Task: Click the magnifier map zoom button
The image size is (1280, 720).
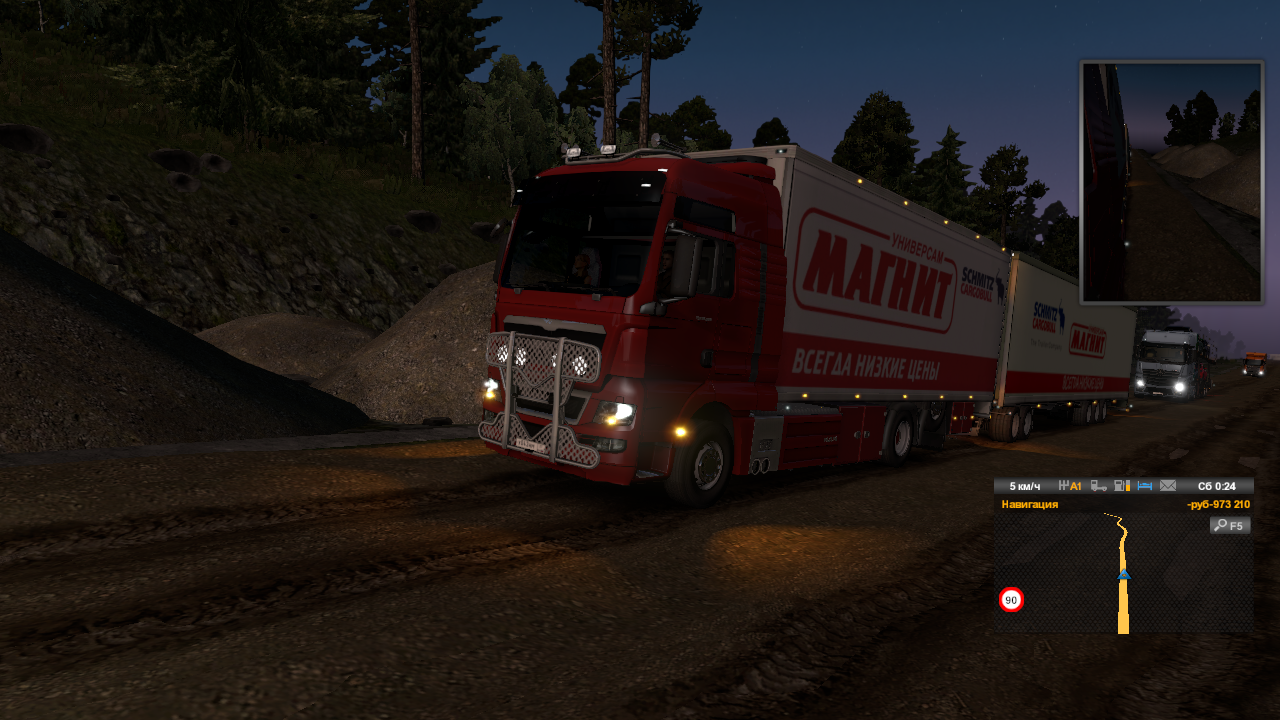Action: pyautogui.click(x=1230, y=525)
